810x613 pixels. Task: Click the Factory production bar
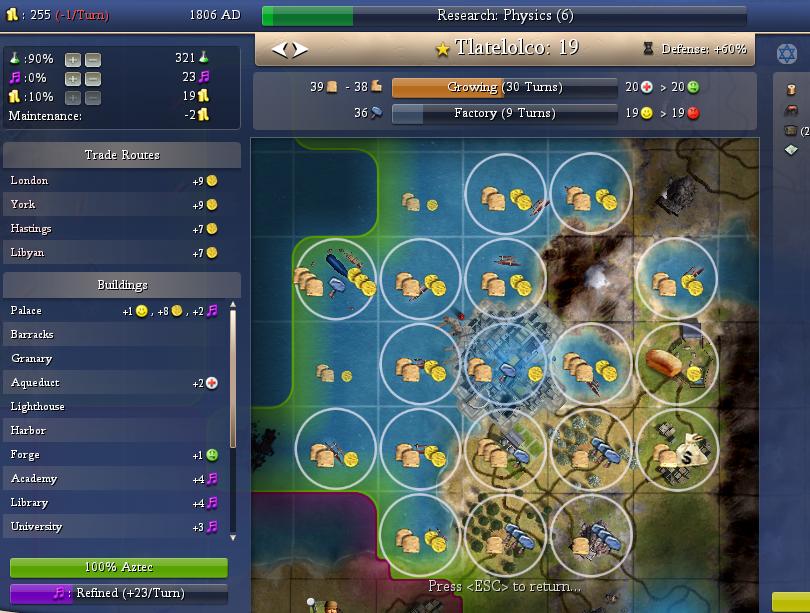(504, 114)
